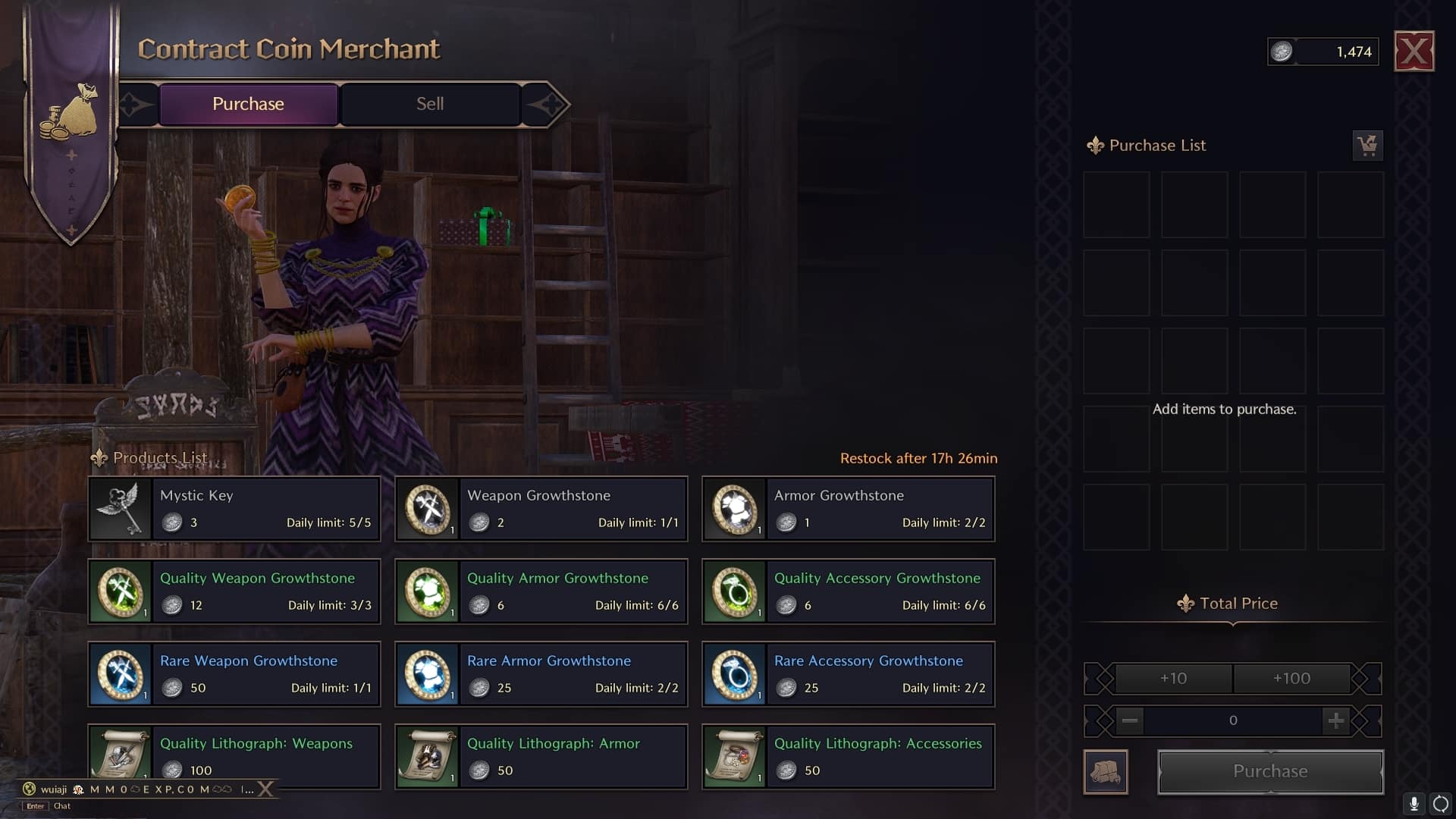Click the plus quantity stepper
This screenshot has height=819, width=1456.
[1335, 720]
